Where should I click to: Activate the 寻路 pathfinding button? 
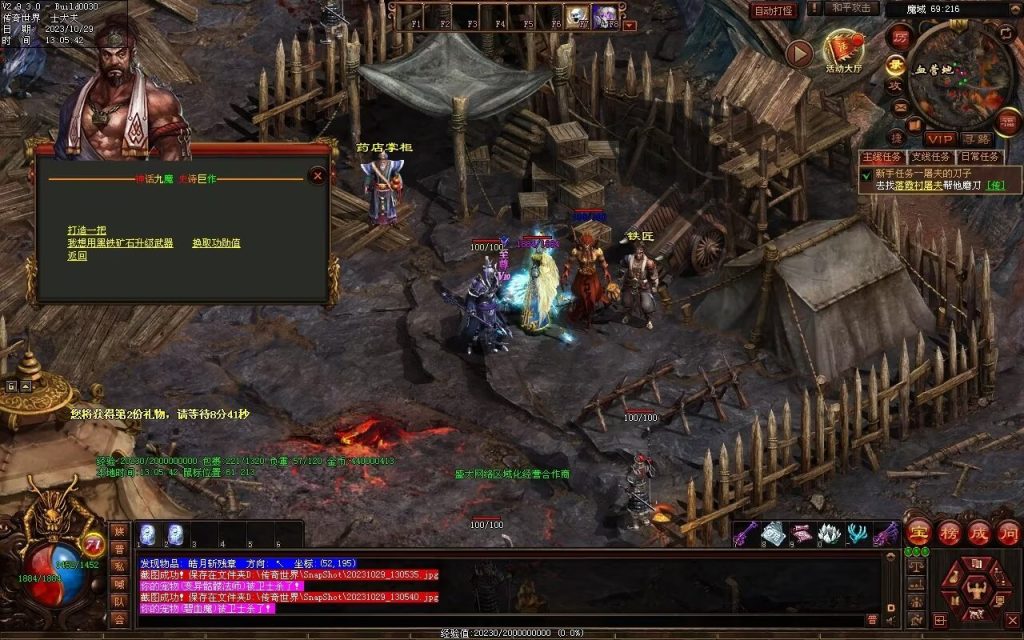(976, 138)
